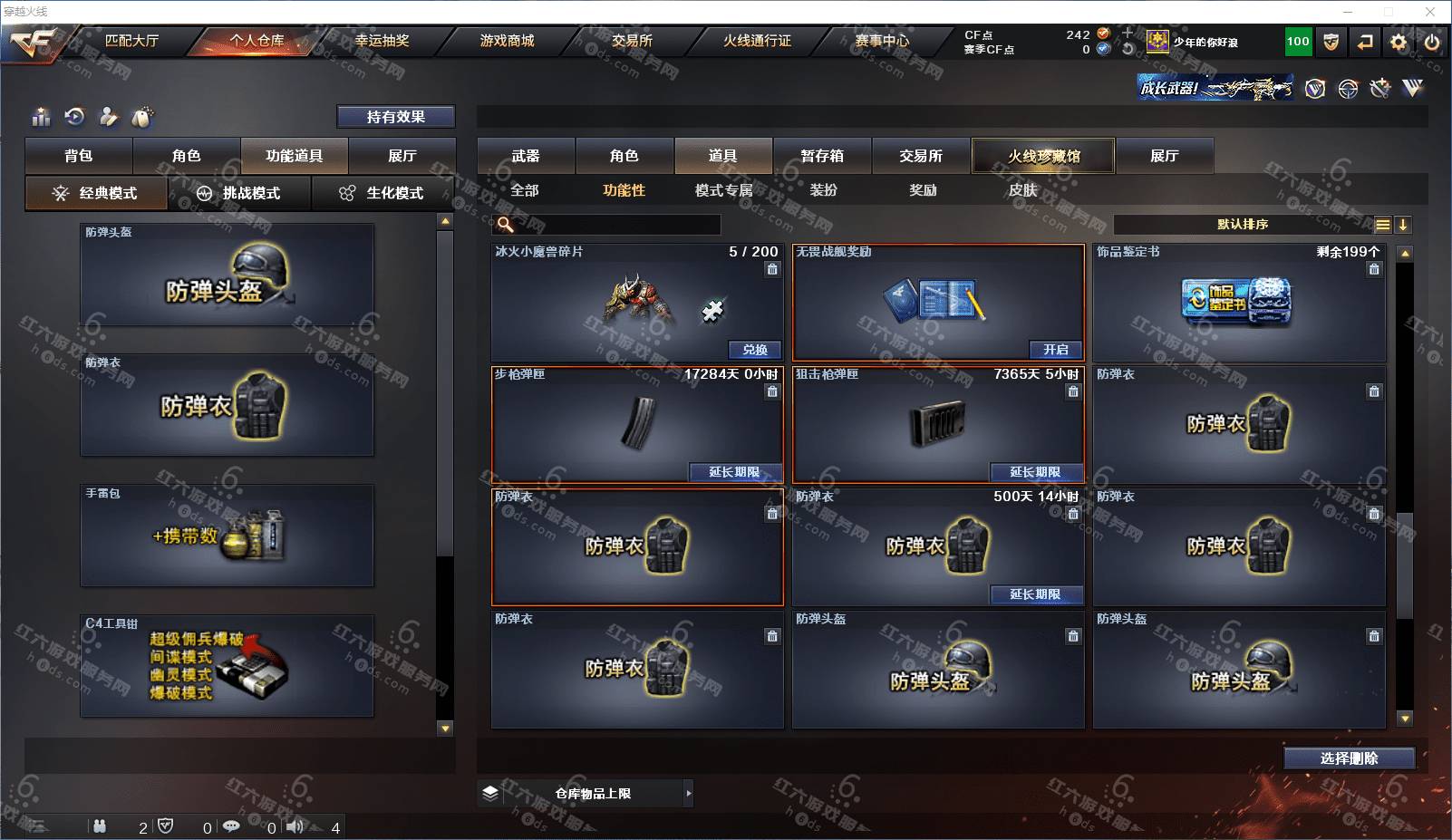Open the 幸运抽奖 lucky draw page
1452x840 pixels.
(382, 41)
